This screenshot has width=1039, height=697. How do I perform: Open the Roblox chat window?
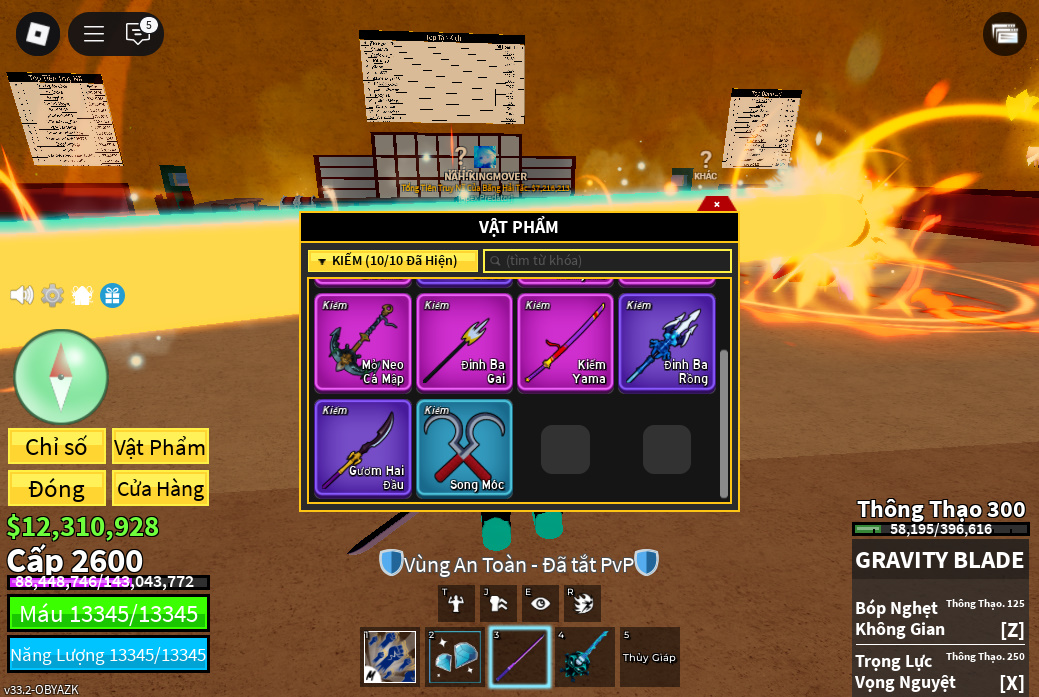click(x=138, y=34)
